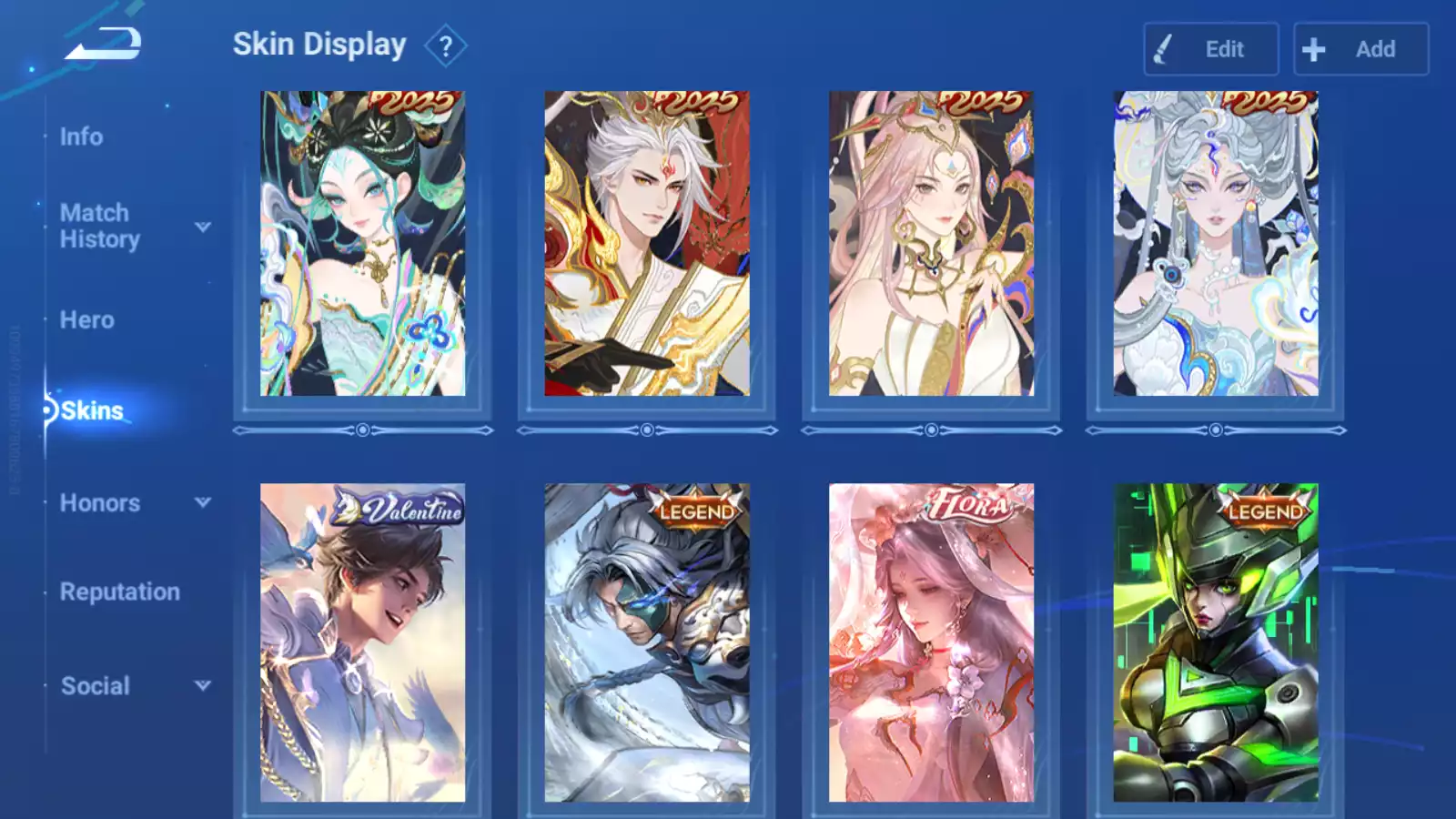The image size is (1456, 819).
Task: Open the pink-haired 2025 skin card
Action: click(x=931, y=243)
